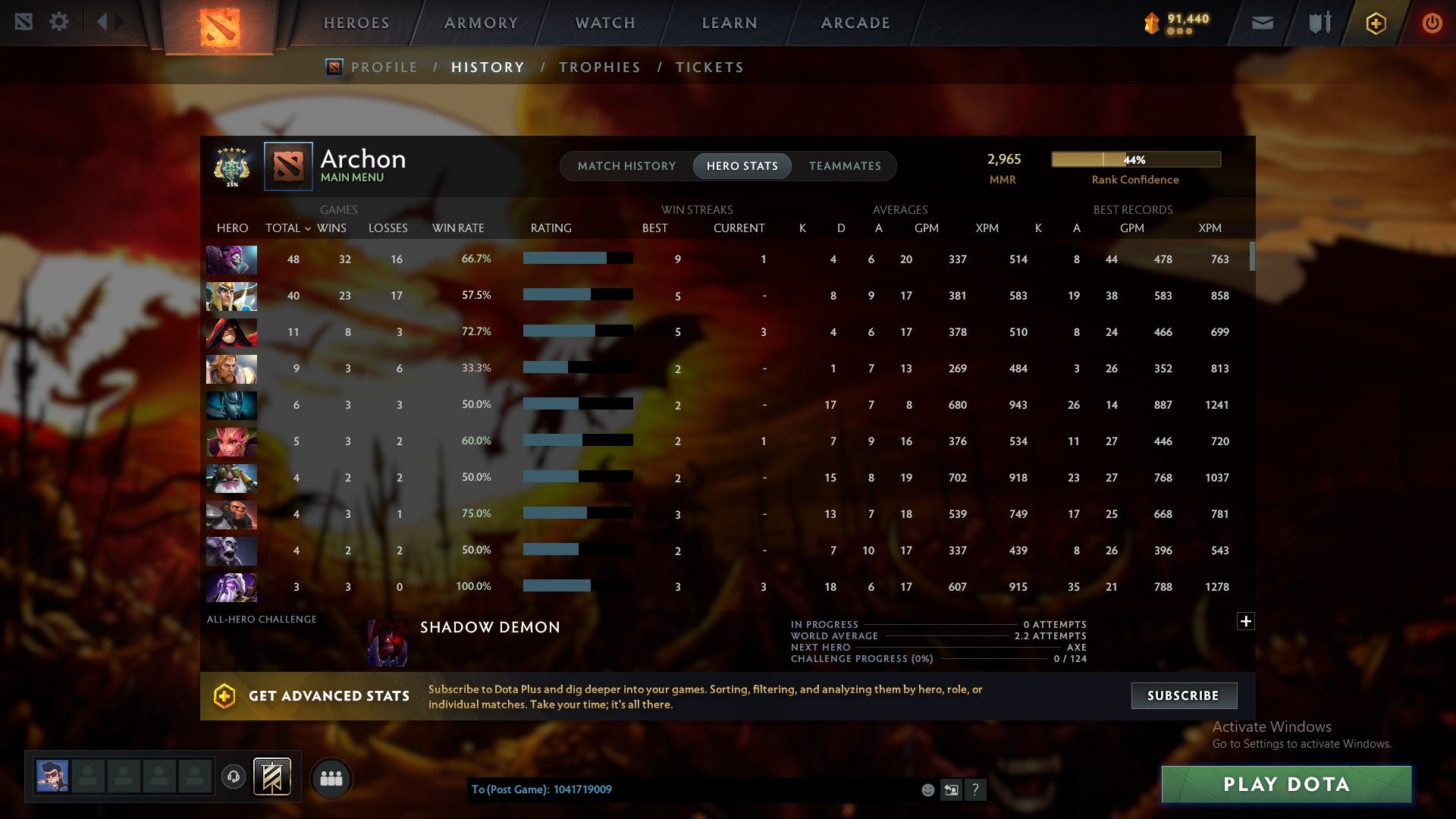The height and width of the screenshot is (819, 1456).
Task: Toggle voice chat with the headset icon
Action: [233, 778]
